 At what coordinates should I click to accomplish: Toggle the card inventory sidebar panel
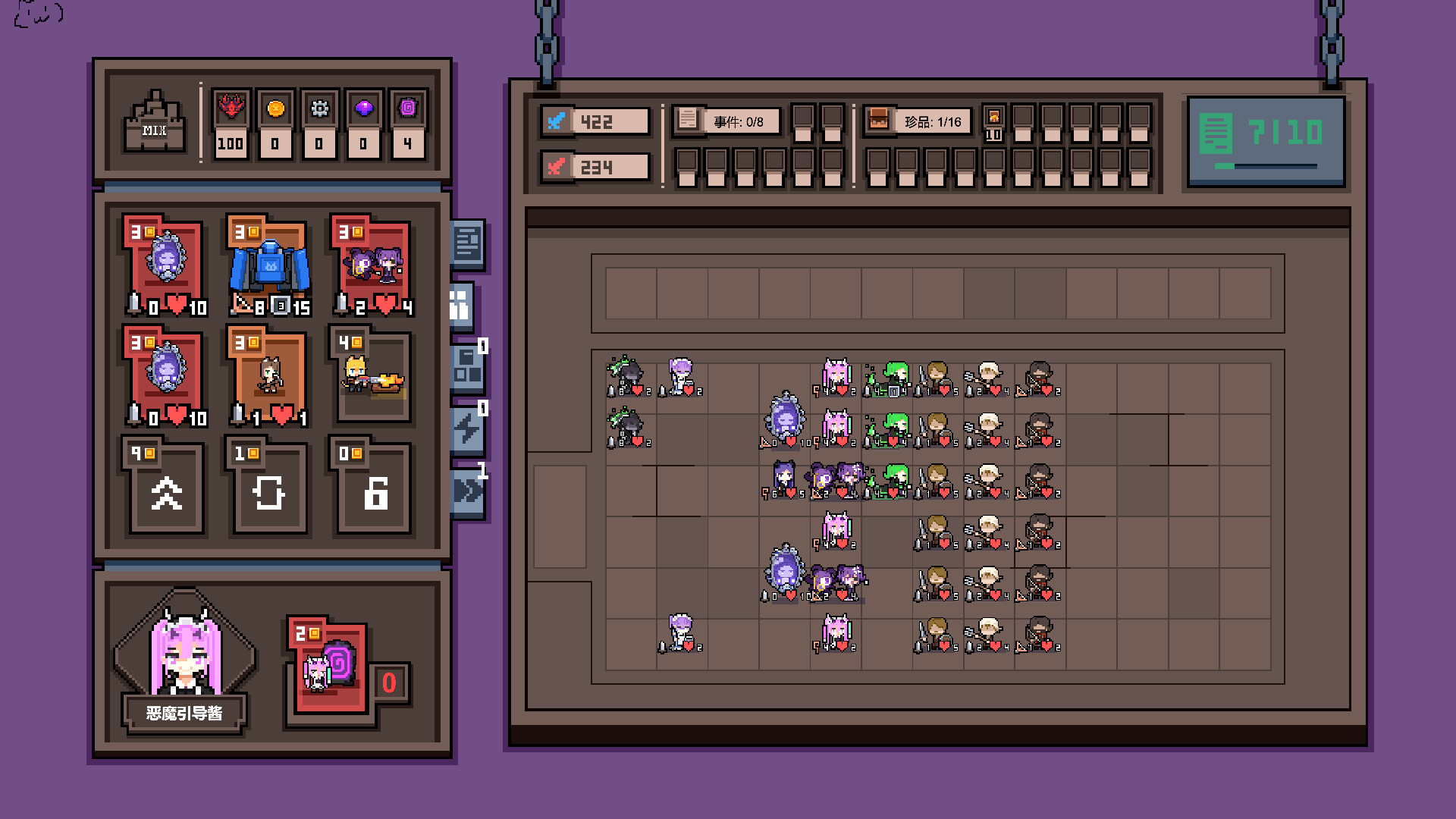click(463, 302)
